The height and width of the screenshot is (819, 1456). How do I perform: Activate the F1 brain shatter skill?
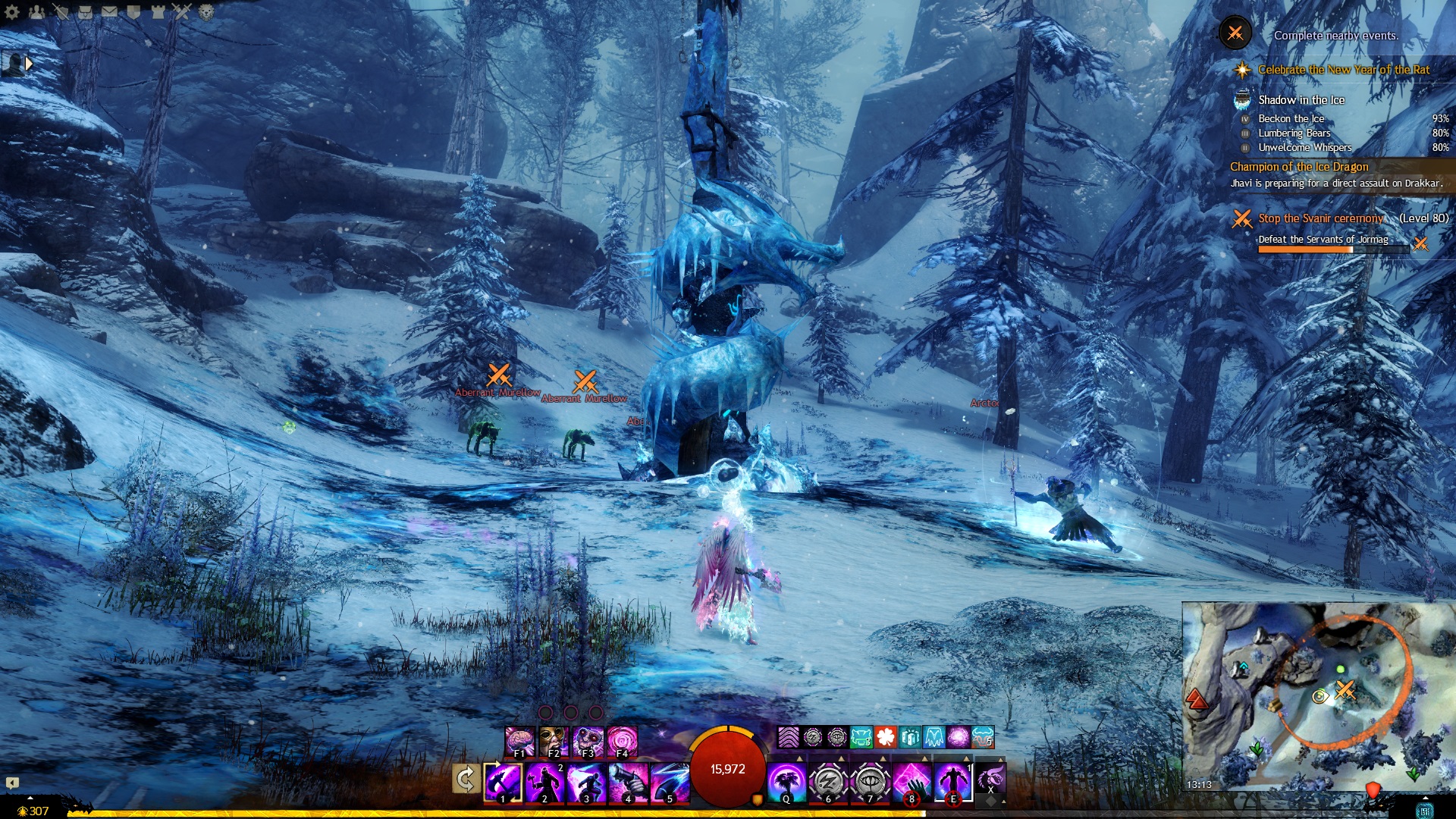click(x=519, y=741)
